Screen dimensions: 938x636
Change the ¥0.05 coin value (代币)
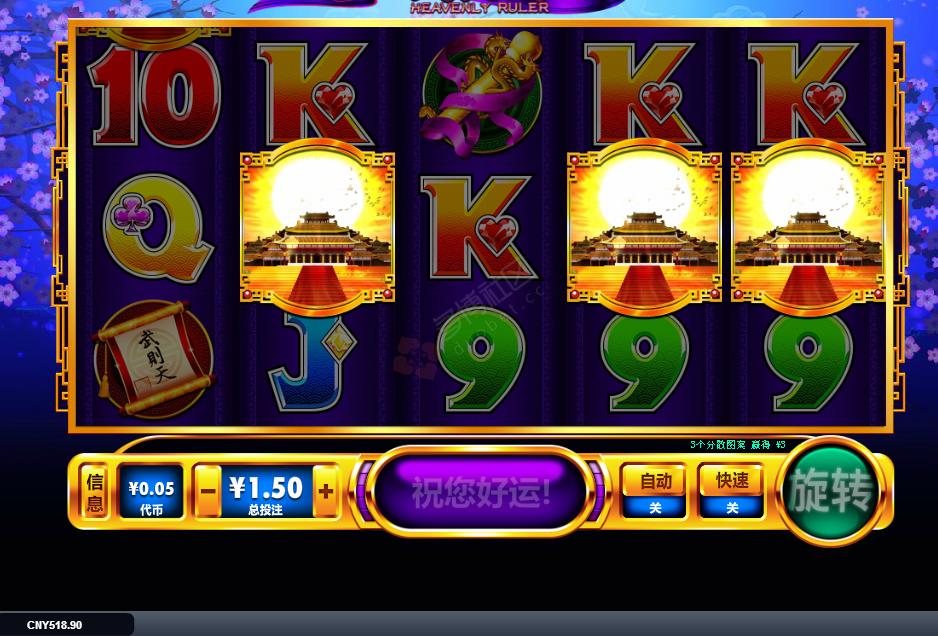pyautogui.click(x=151, y=492)
